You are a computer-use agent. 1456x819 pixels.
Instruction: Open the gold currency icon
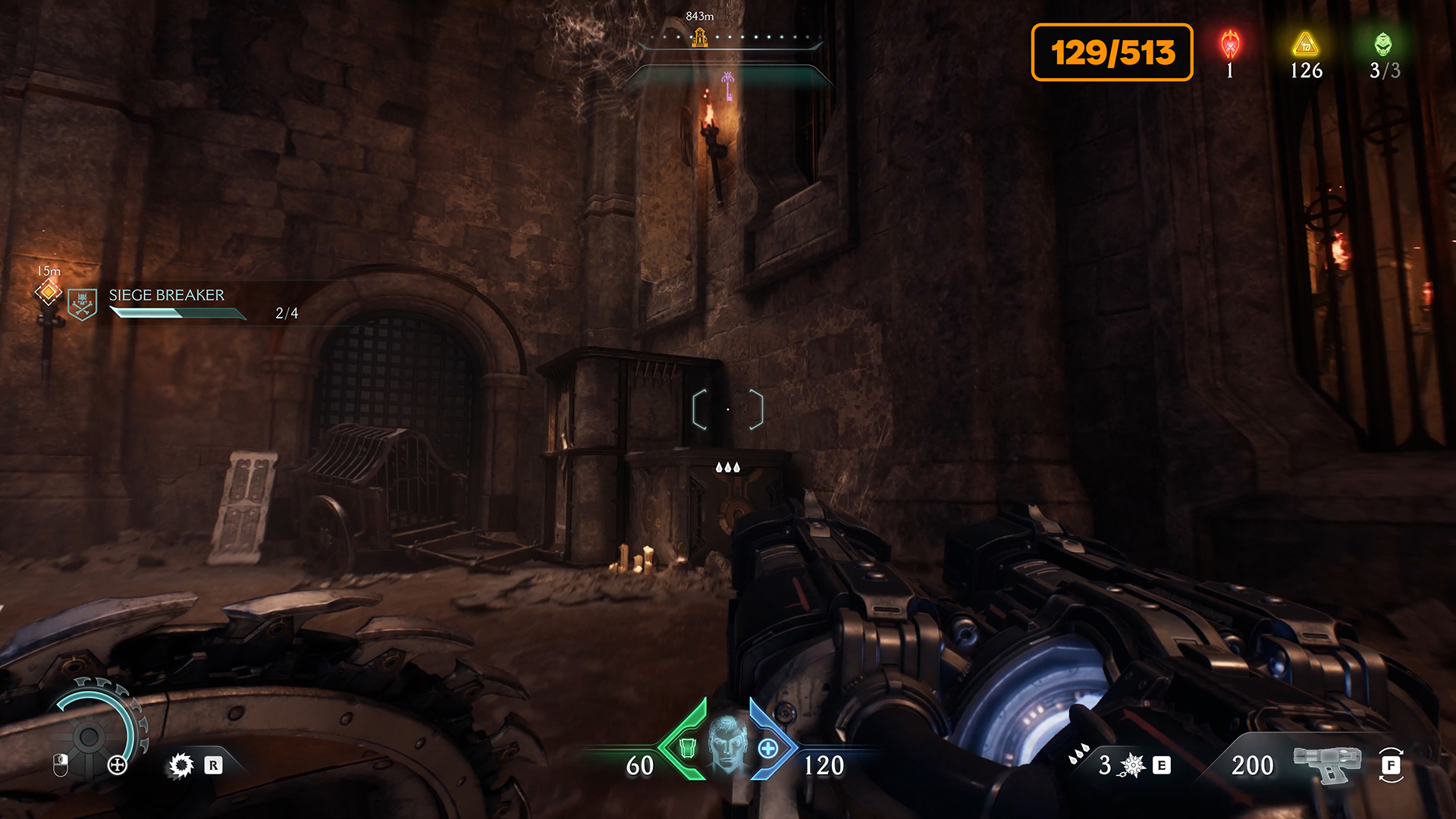click(1306, 45)
